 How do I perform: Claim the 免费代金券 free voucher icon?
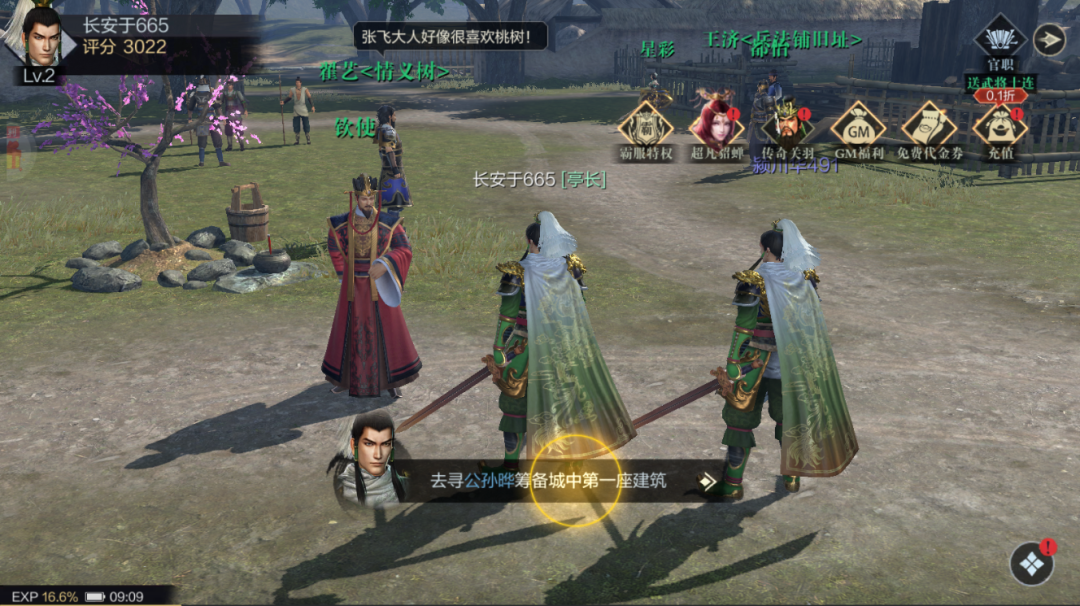929,127
